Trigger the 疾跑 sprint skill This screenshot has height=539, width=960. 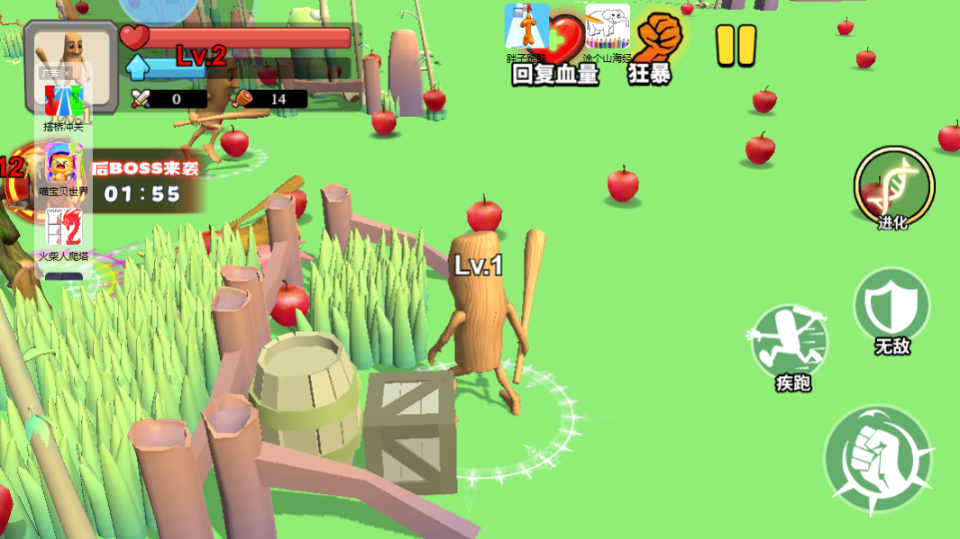tap(790, 342)
